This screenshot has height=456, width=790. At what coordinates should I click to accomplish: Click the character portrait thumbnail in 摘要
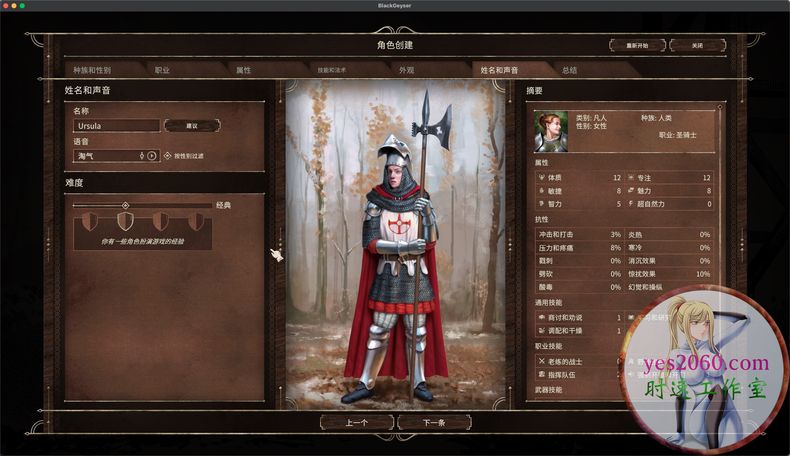click(550, 131)
